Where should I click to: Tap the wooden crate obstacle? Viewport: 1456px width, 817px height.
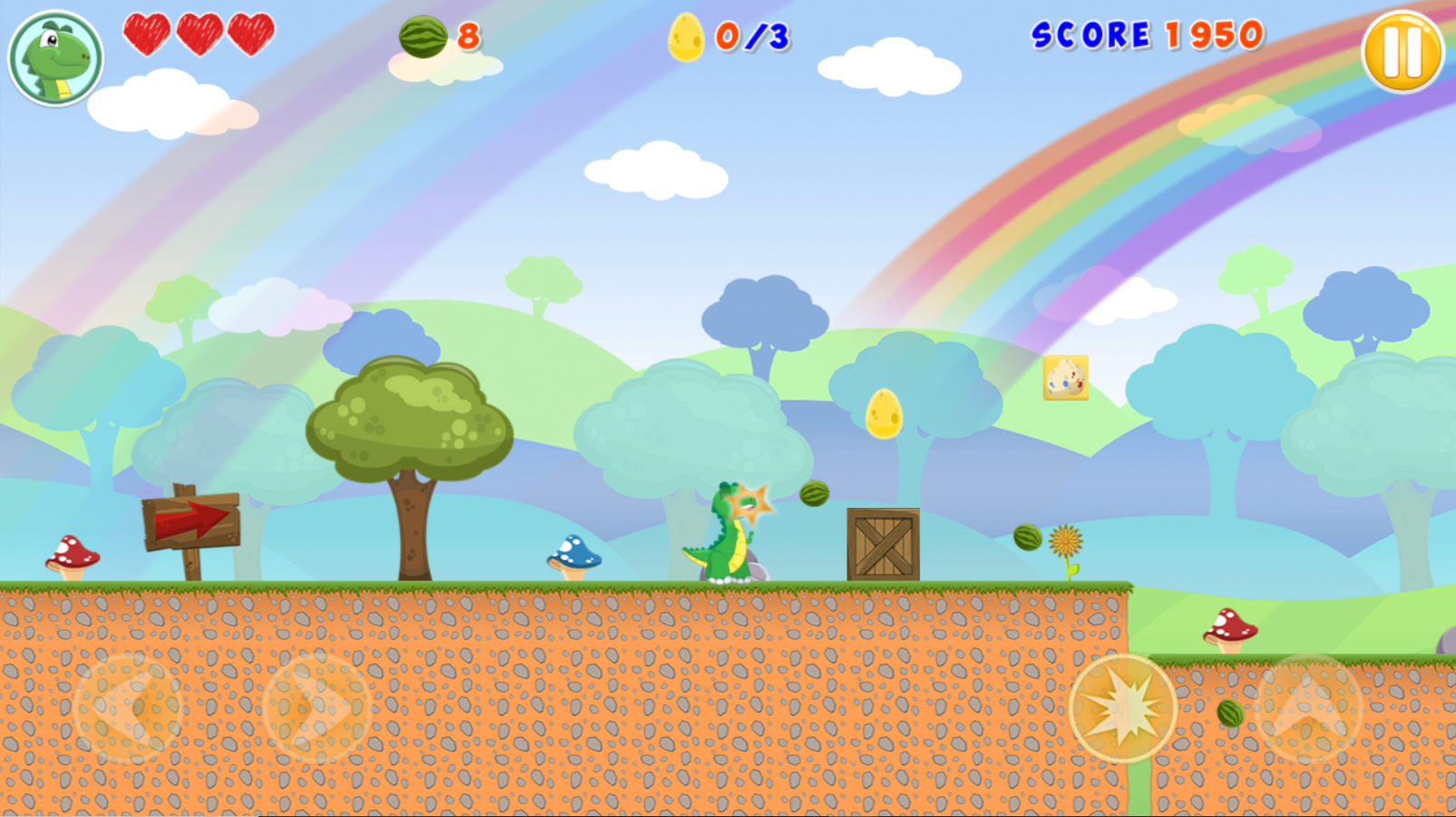[881, 543]
